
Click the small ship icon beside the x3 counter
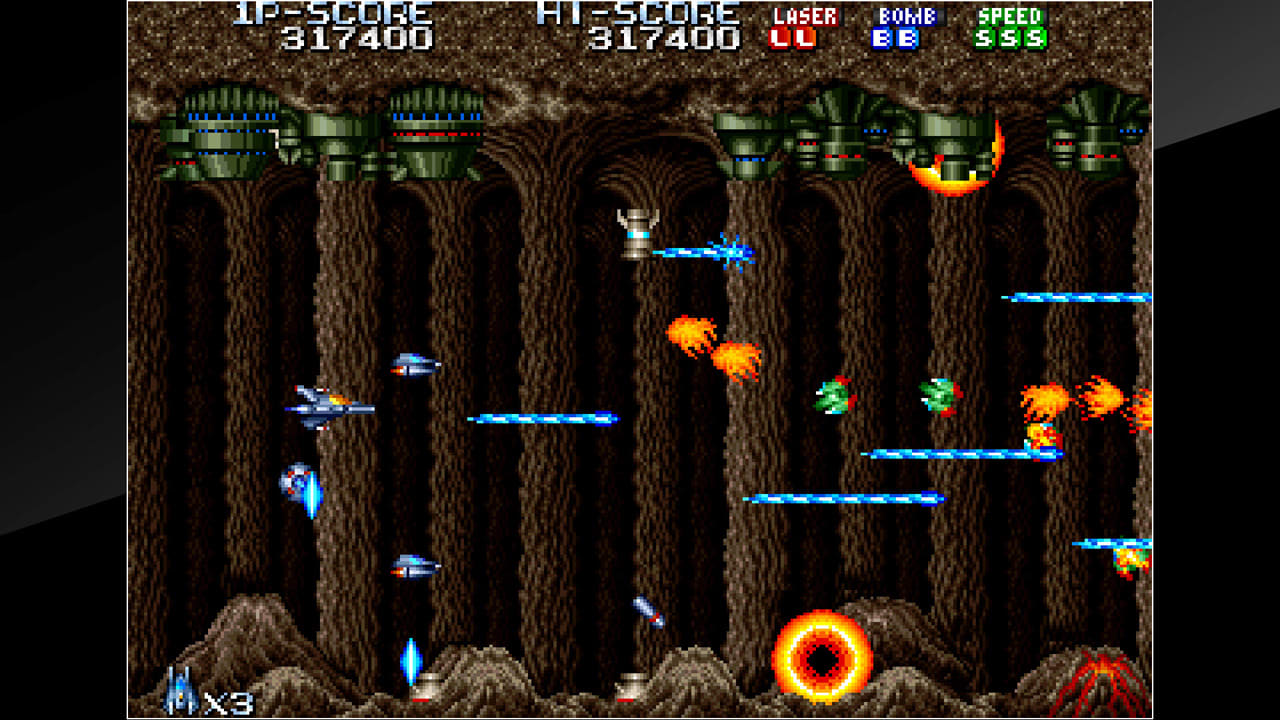[x=178, y=686]
